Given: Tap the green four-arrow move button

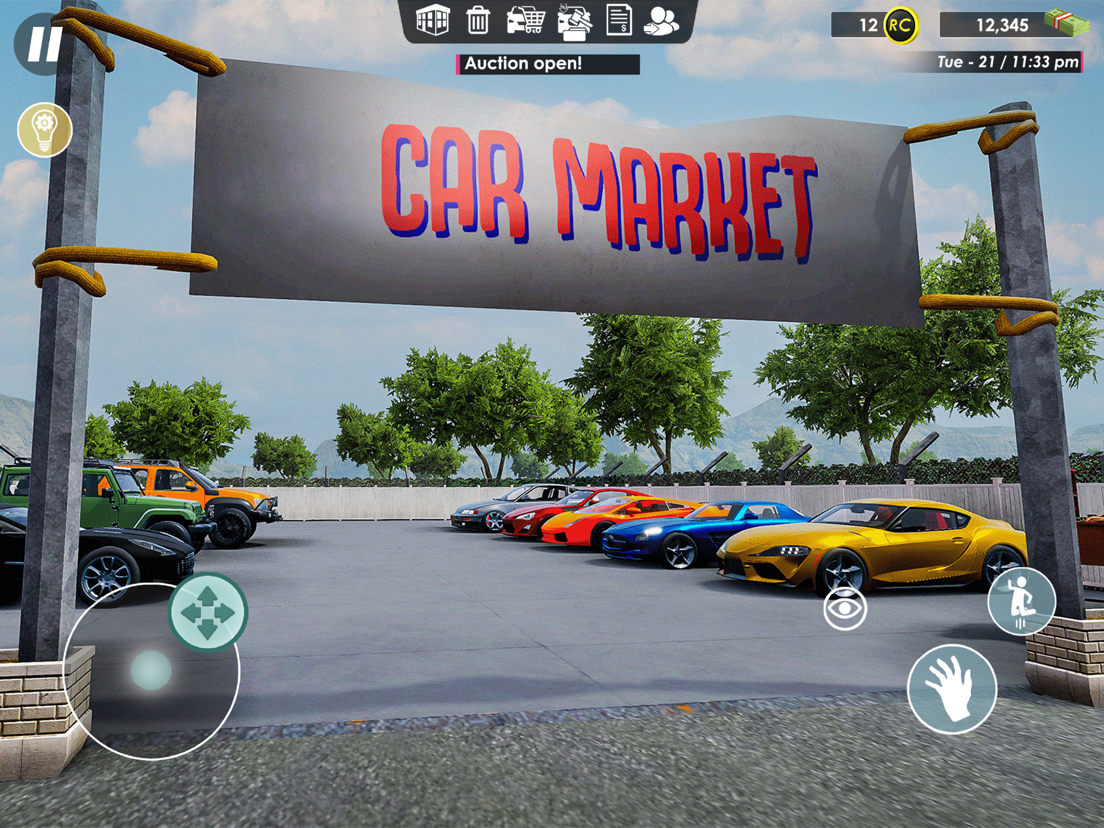Looking at the screenshot, I should [207, 612].
